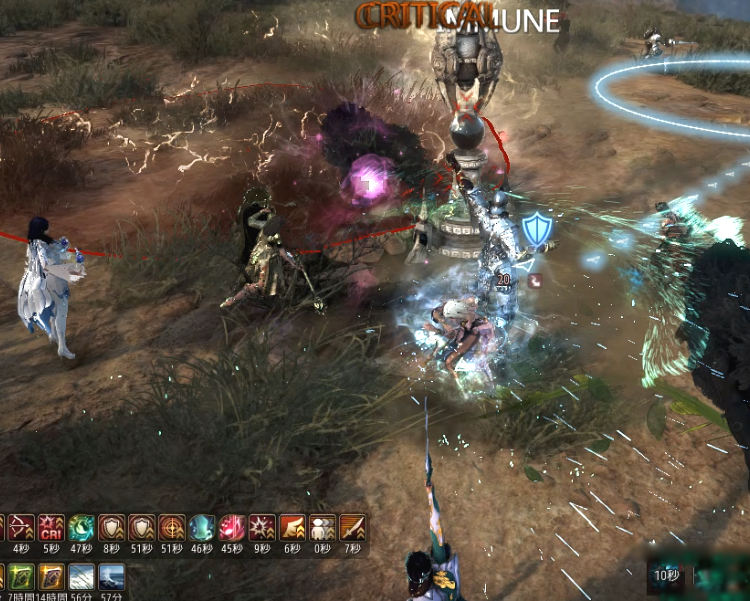This screenshot has height=601, width=750.
Task: Select the shield buff showing 51 seconds
Action: (x=141, y=527)
